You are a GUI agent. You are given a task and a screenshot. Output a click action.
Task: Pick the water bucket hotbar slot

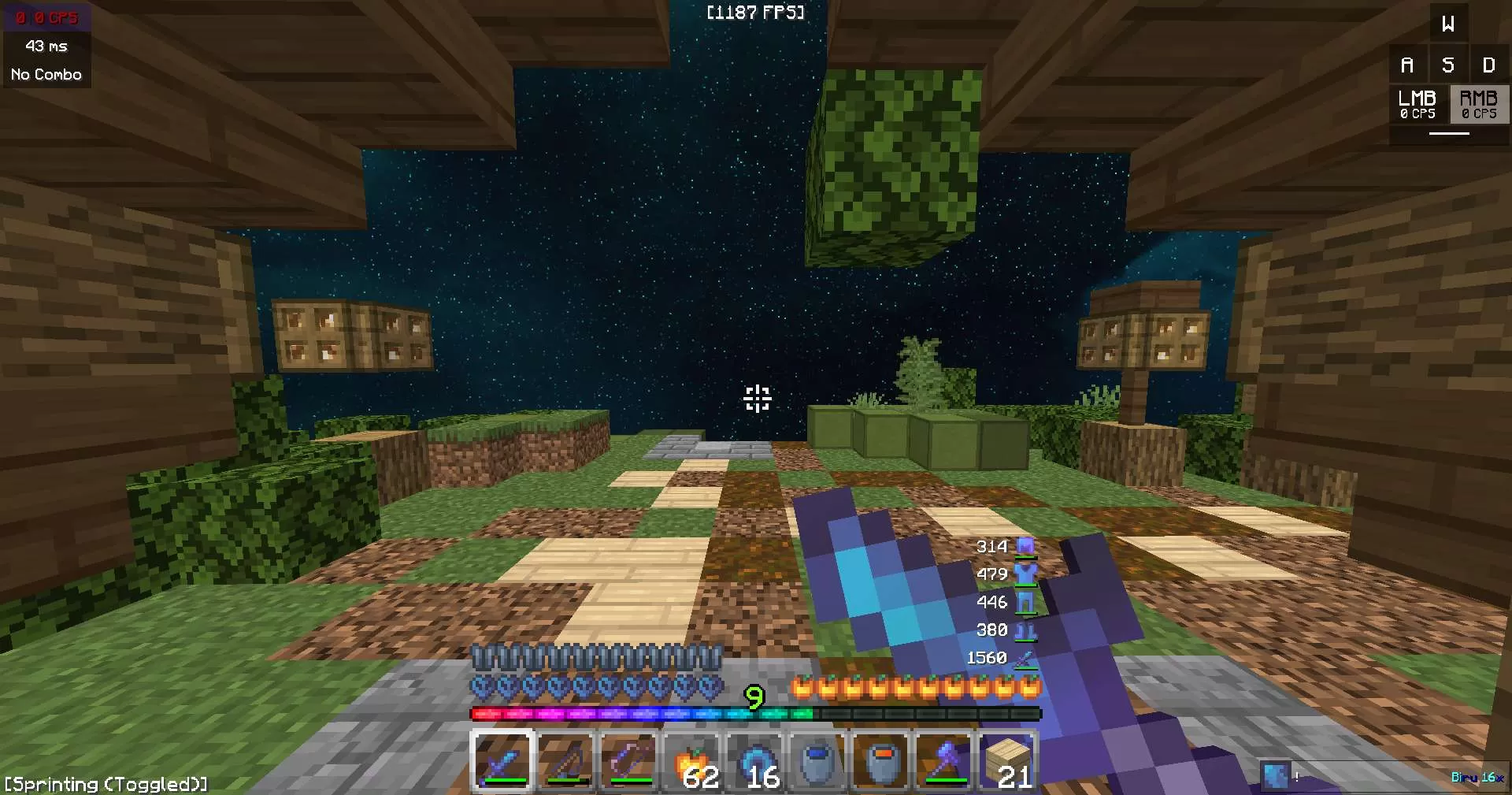pyautogui.click(x=818, y=761)
